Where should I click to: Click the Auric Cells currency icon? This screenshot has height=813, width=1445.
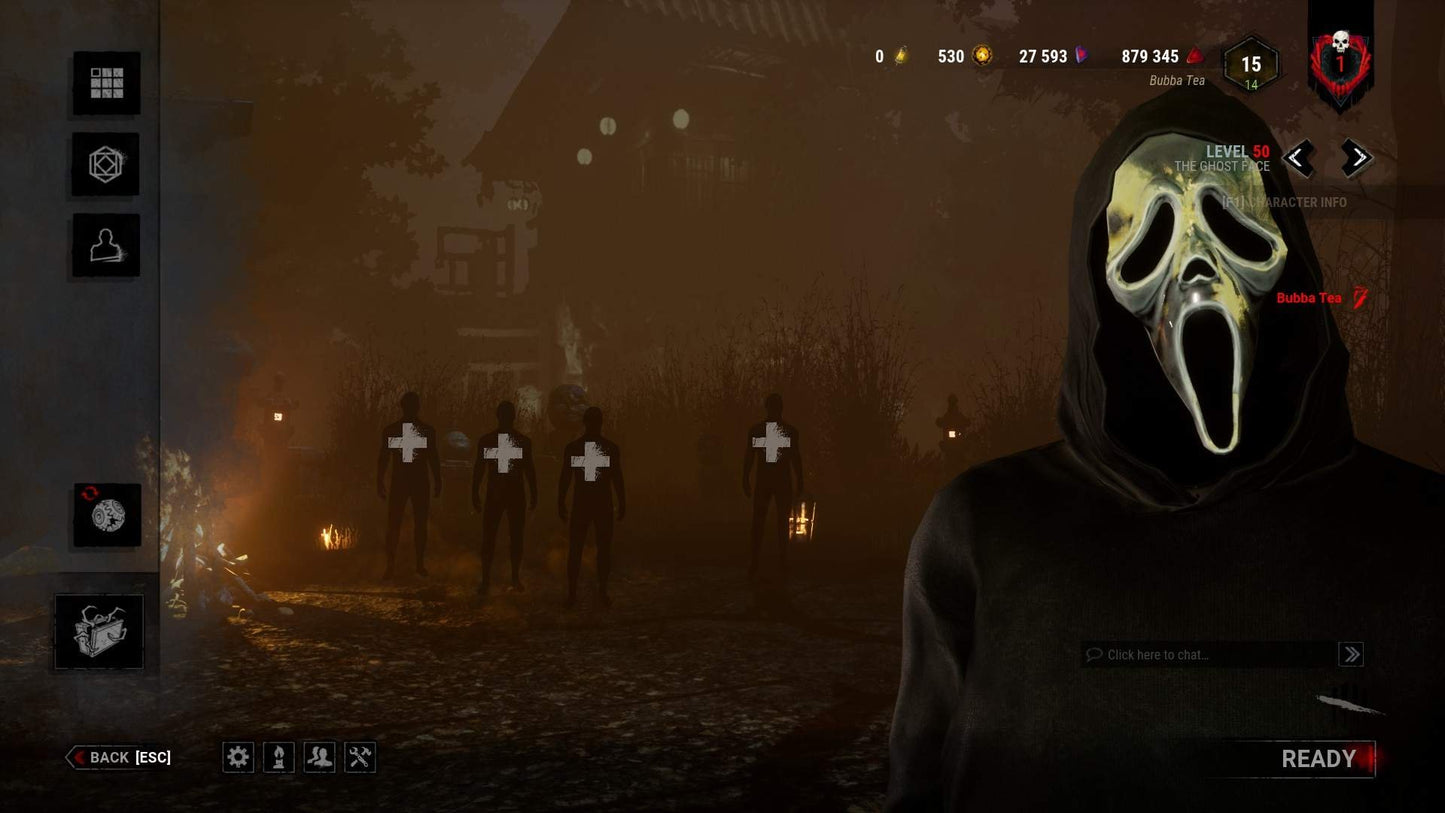pyautogui.click(x=898, y=57)
